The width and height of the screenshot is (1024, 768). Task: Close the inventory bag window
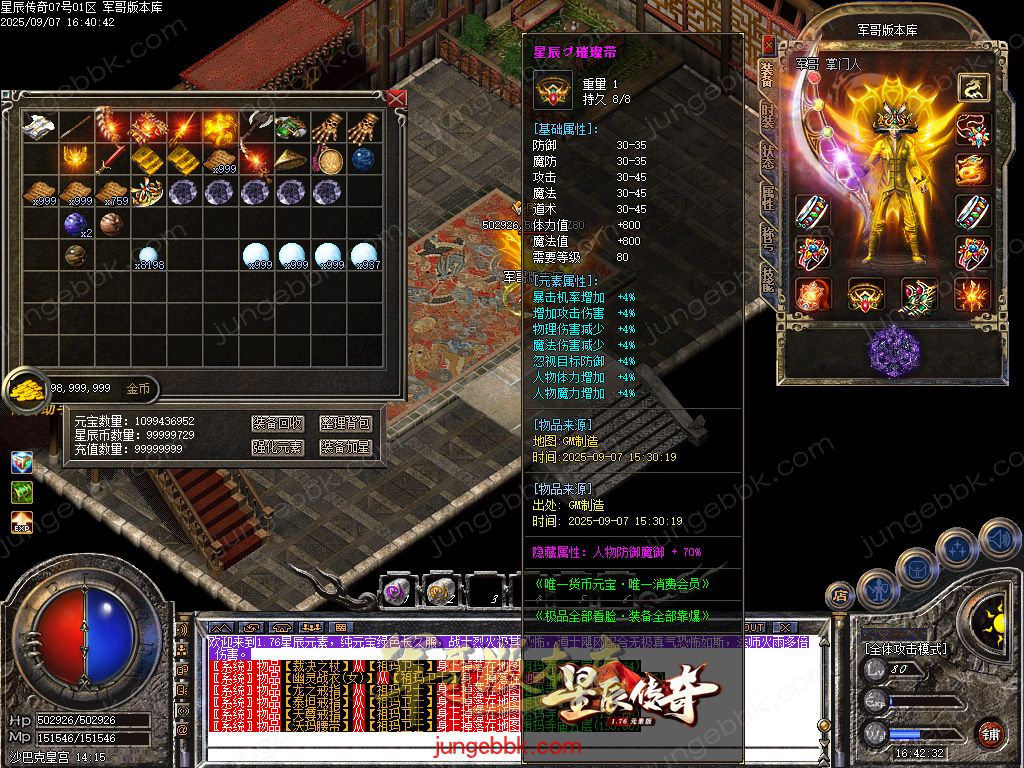pos(396,98)
